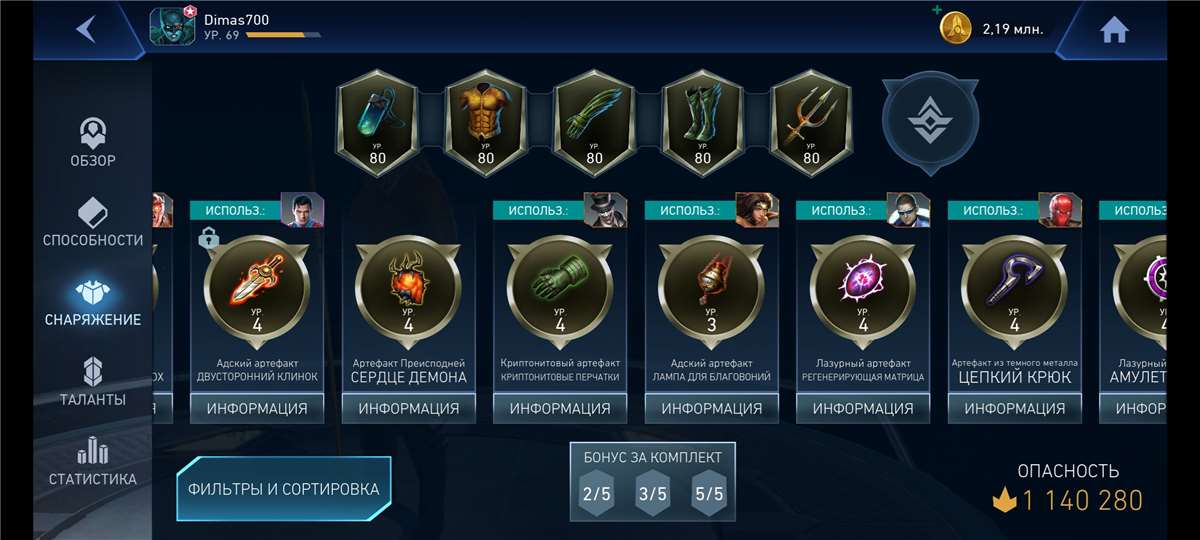Select the equipped trident weapon slot
The width and height of the screenshot is (1200, 540).
(811, 123)
